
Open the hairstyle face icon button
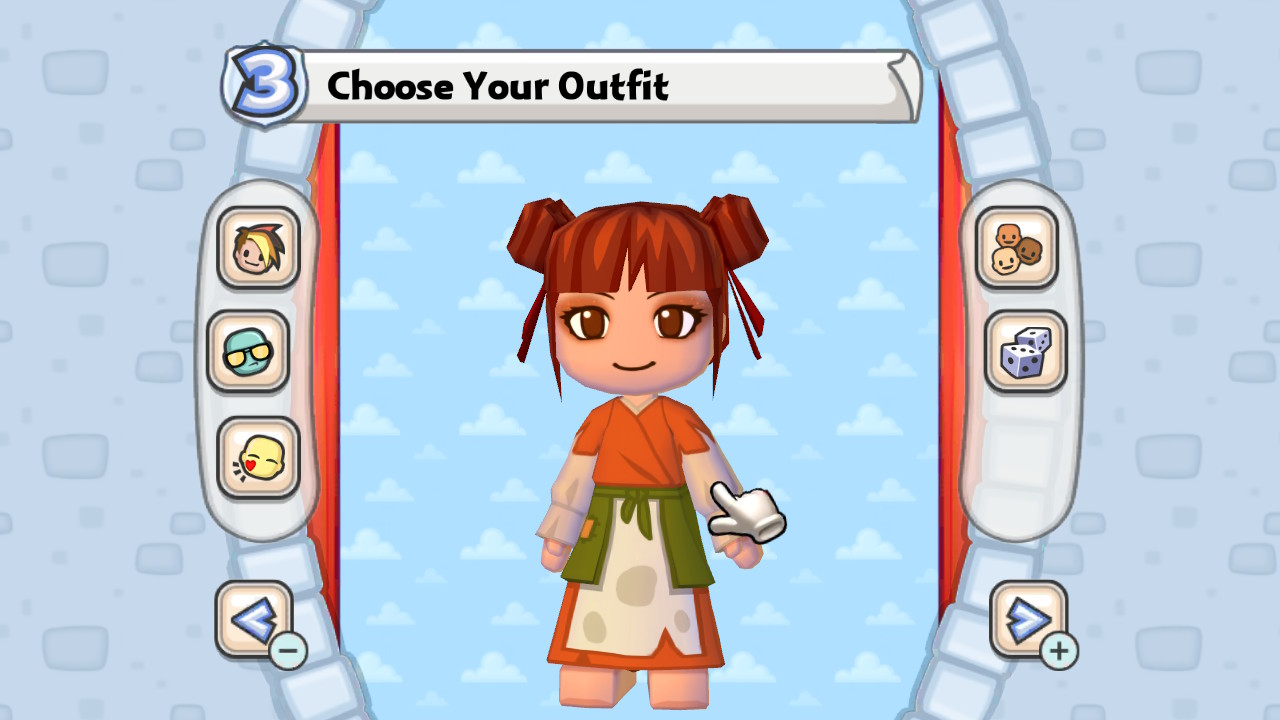point(258,248)
